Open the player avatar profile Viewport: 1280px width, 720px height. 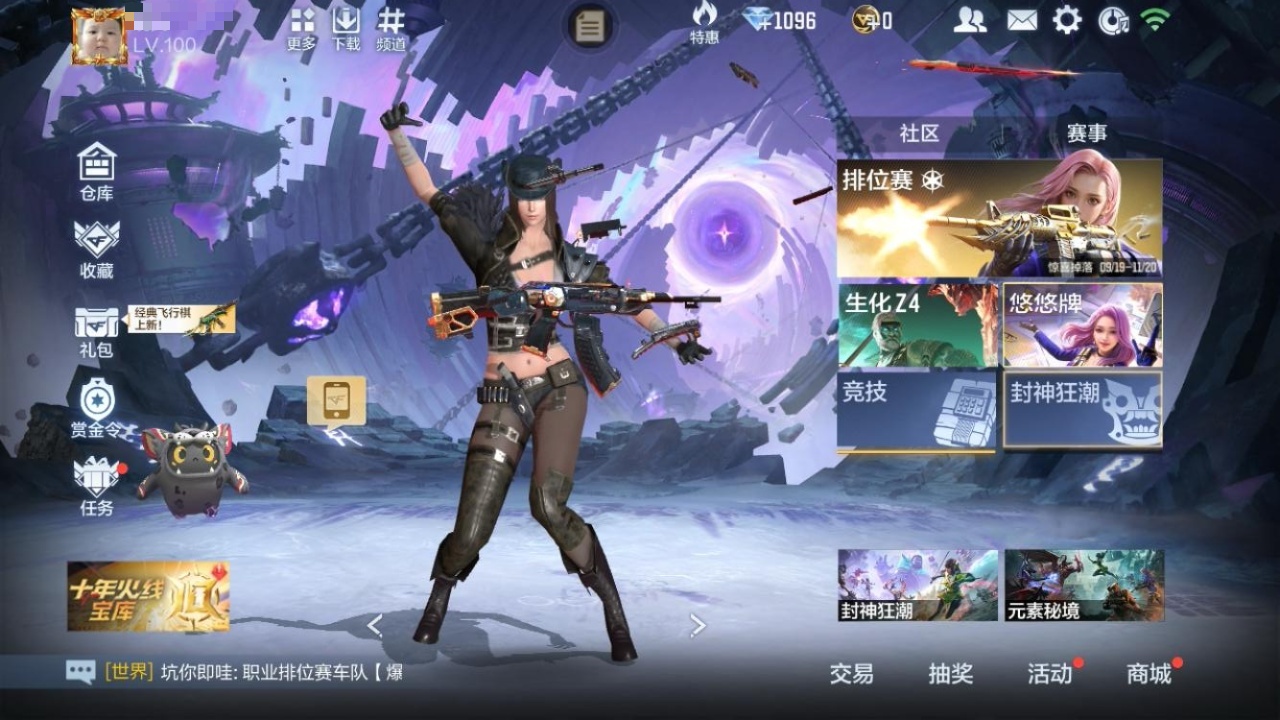tap(100, 37)
